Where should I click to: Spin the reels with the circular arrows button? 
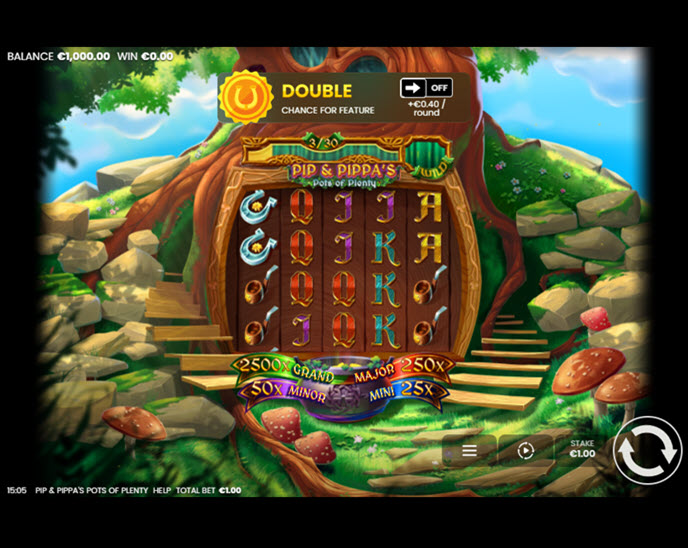(x=646, y=451)
